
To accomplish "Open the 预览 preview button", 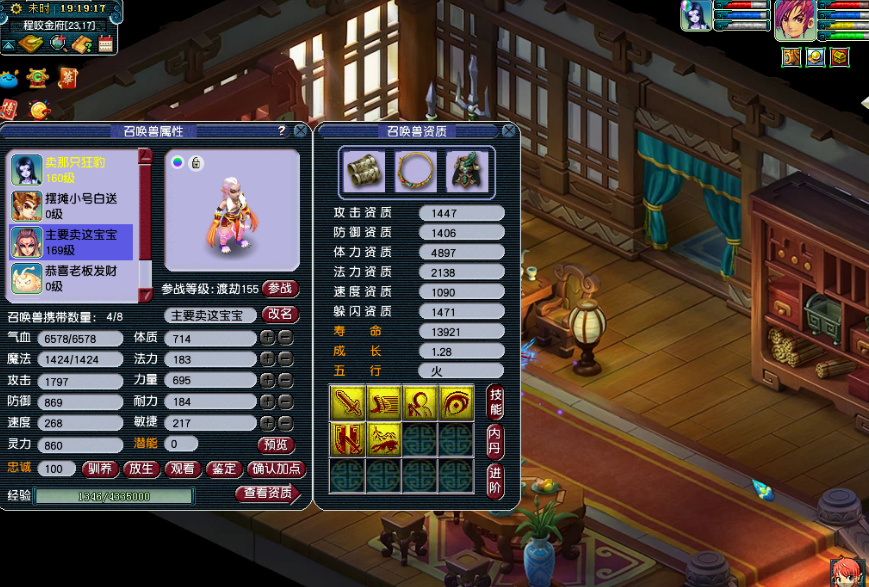I will click(x=277, y=444).
